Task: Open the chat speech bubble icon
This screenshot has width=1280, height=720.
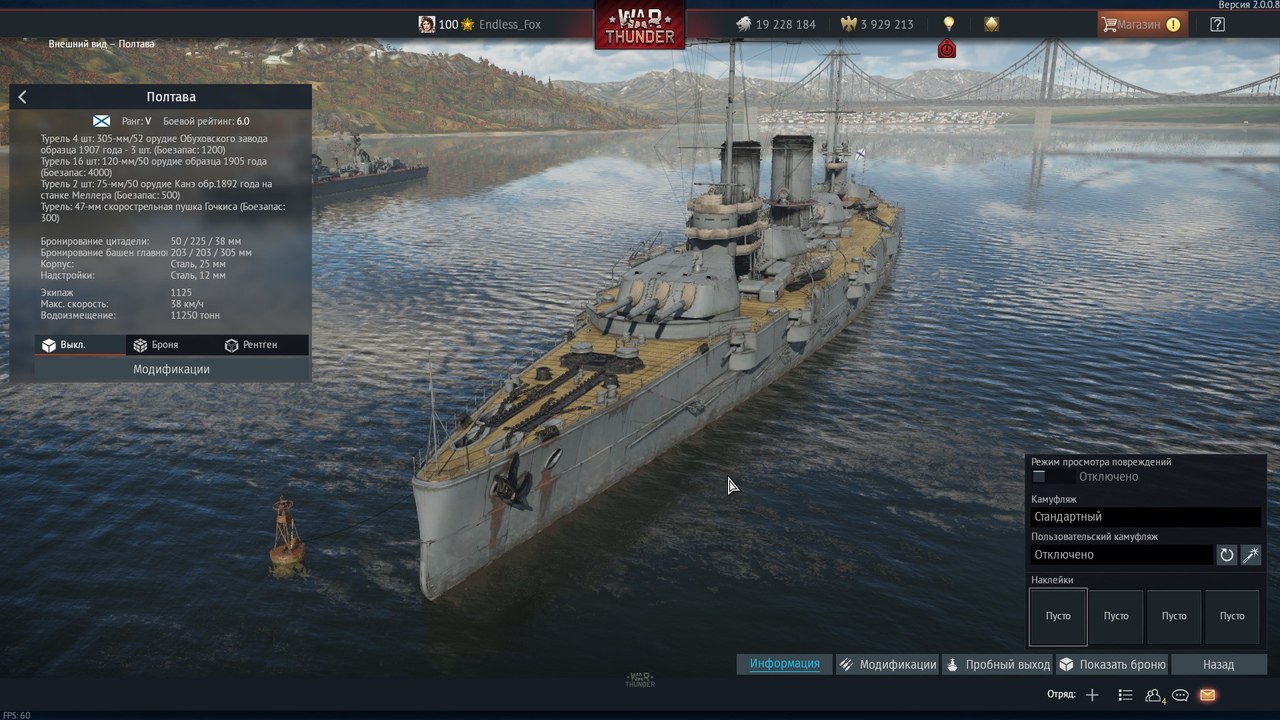Action: click(x=1180, y=695)
